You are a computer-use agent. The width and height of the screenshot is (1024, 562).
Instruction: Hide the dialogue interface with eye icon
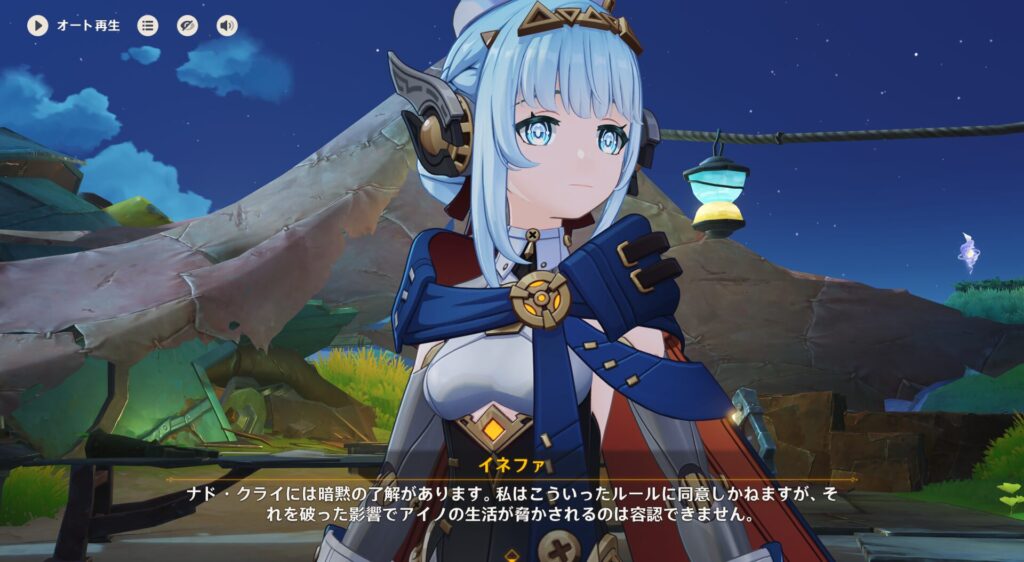click(x=188, y=26)
